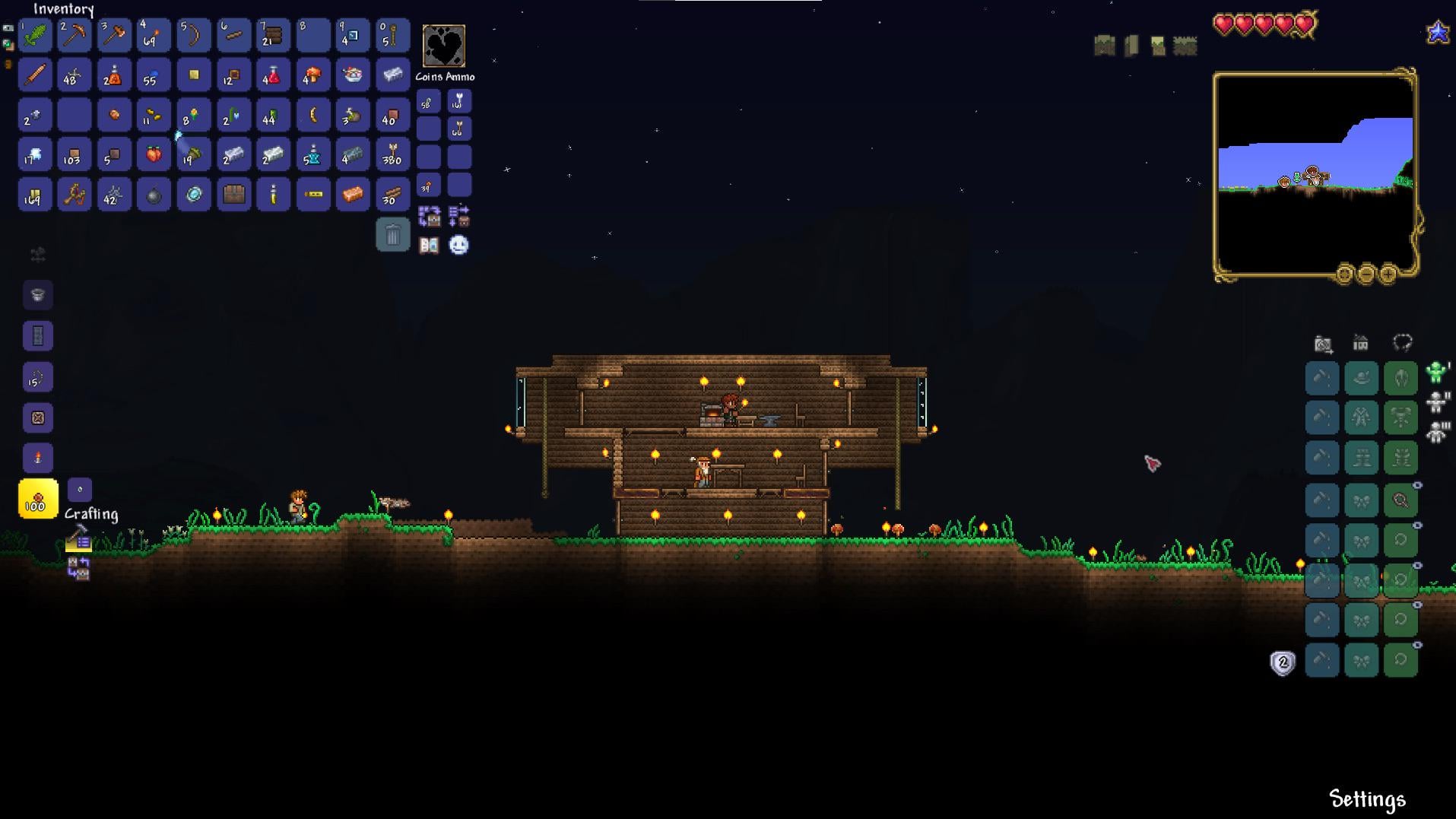The width and height of the screenshot is (1456, 819).
Task: Open the housing menu icon
Action: point(1360,344)
